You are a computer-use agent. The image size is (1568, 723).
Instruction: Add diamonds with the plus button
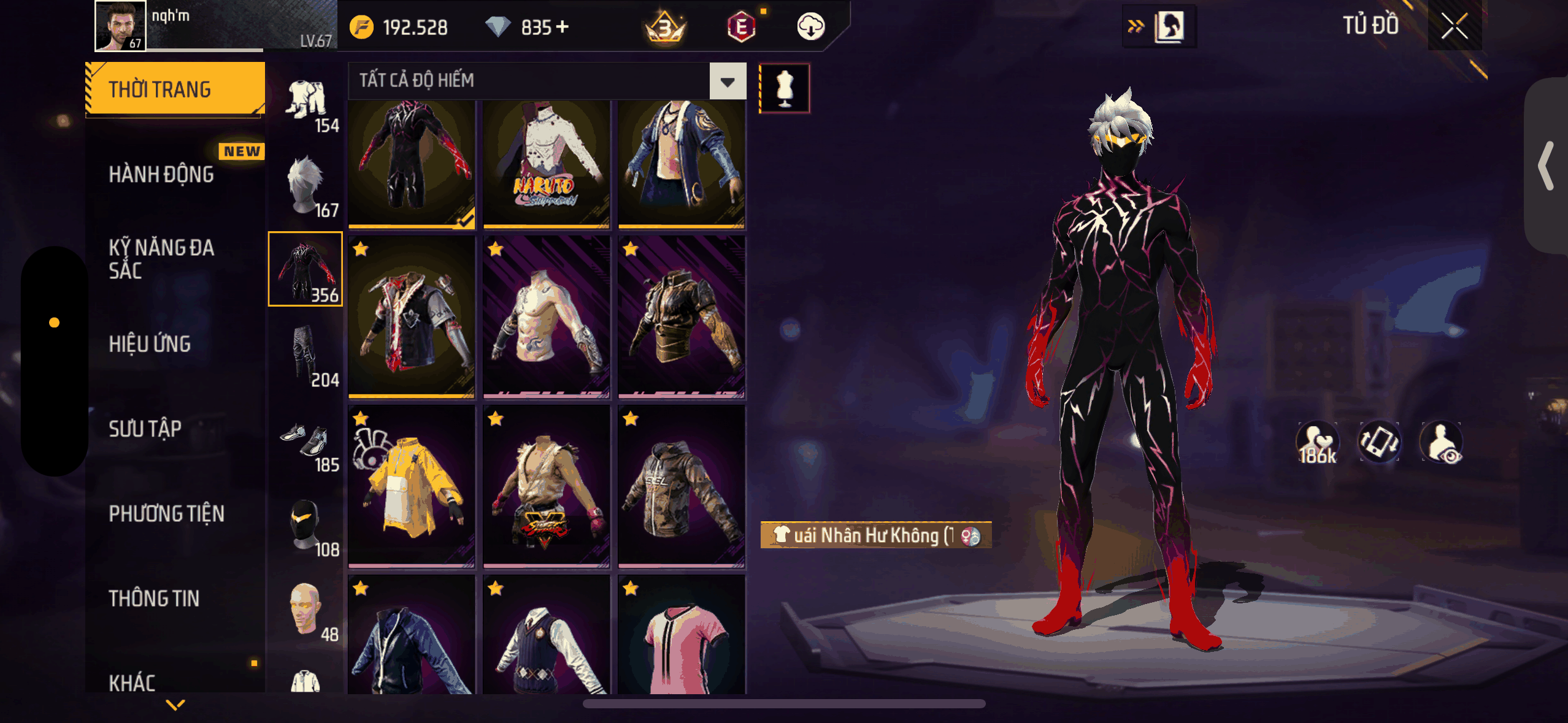pos(562,27)
